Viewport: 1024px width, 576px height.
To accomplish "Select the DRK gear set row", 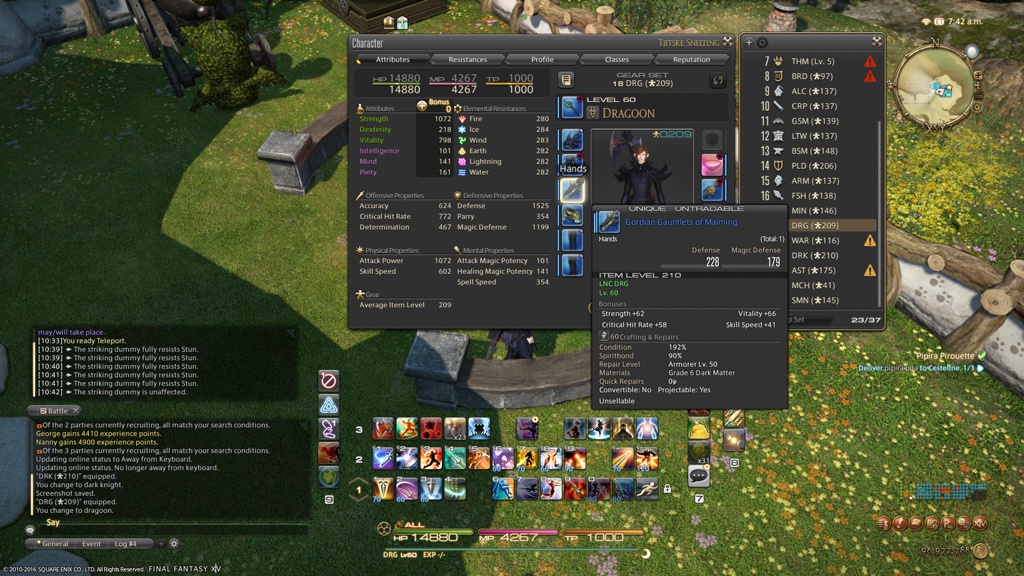I will point(813,256).
